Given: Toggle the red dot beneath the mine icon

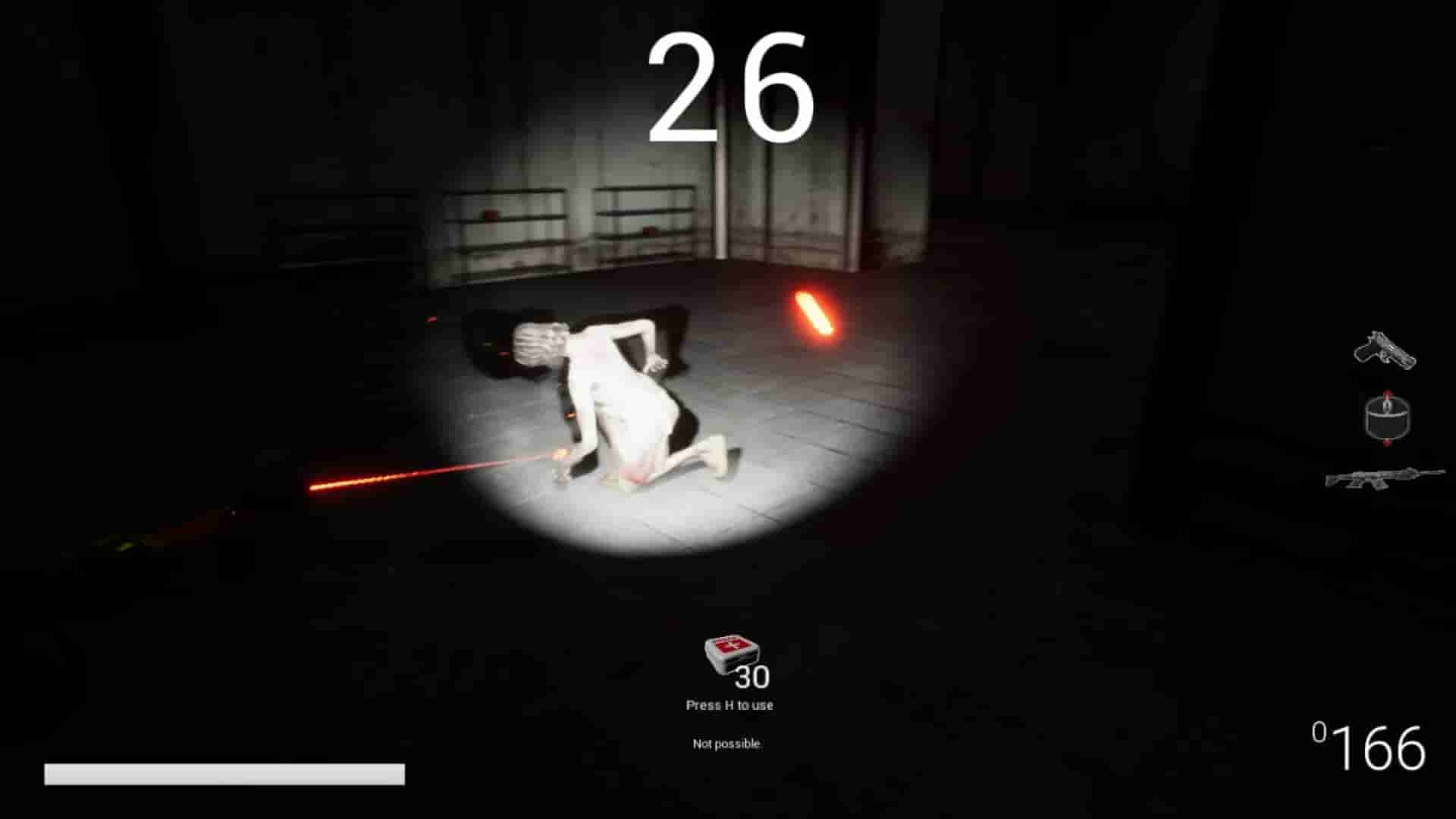Looking at the screenshot, I should tap(1387, 442).
